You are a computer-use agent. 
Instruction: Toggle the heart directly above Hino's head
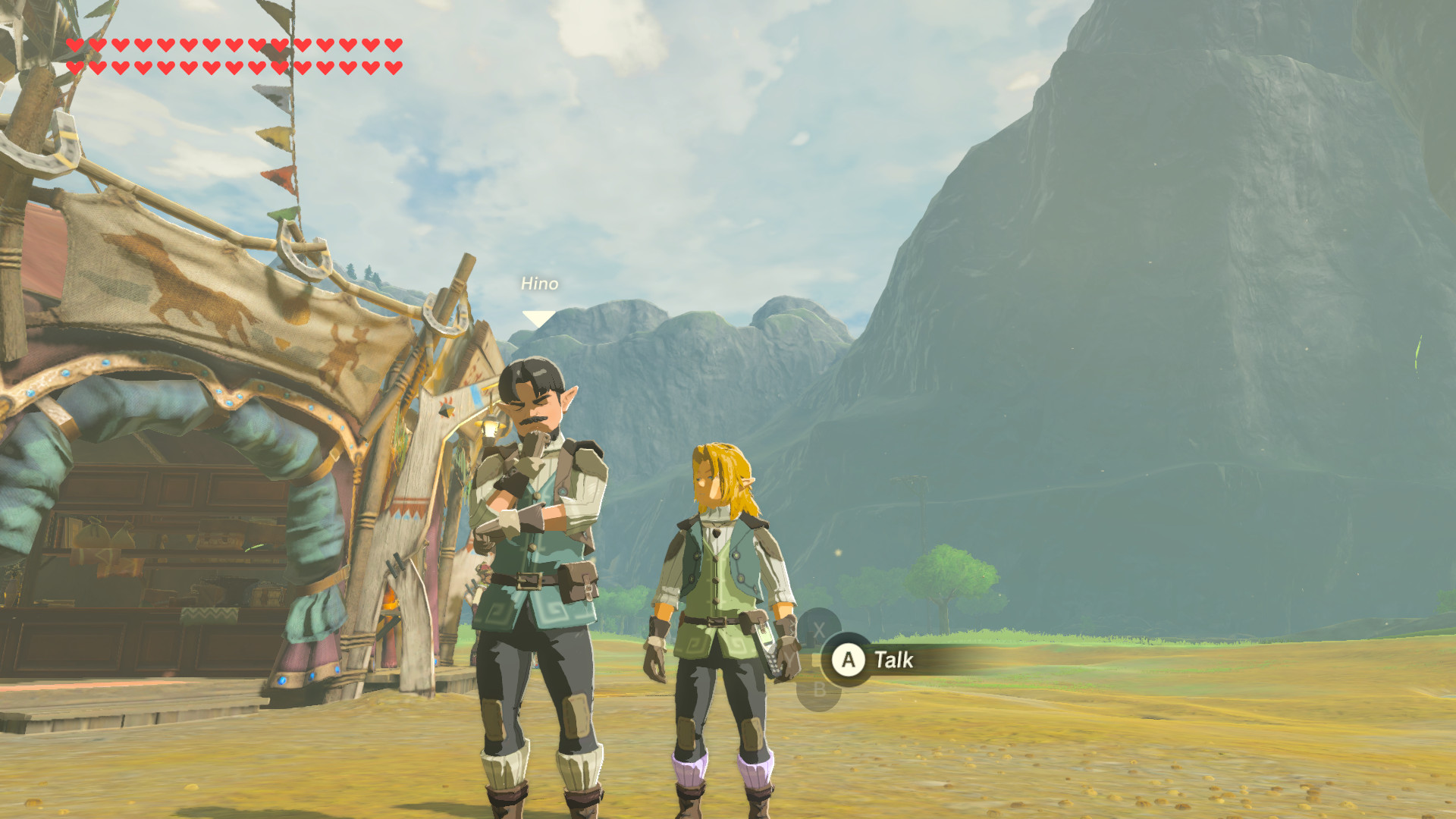point(394,45)
